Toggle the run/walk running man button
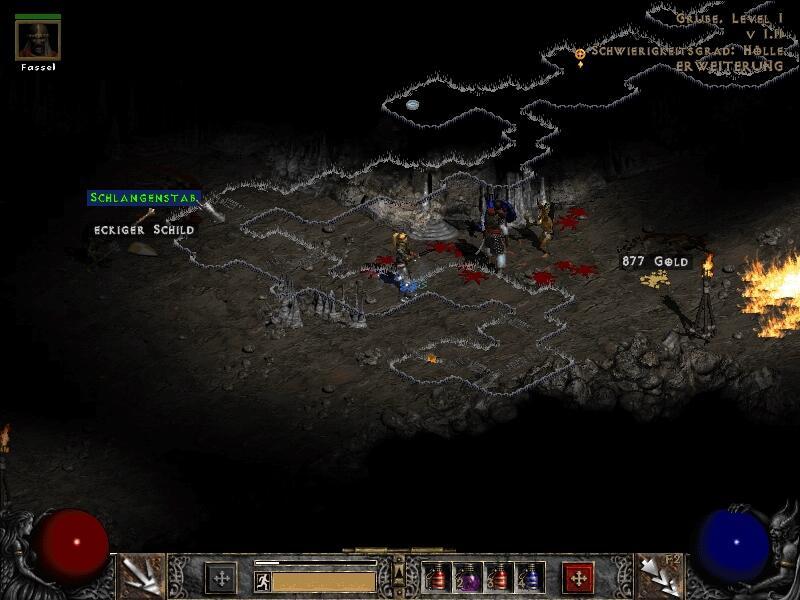 coord(263,581)
